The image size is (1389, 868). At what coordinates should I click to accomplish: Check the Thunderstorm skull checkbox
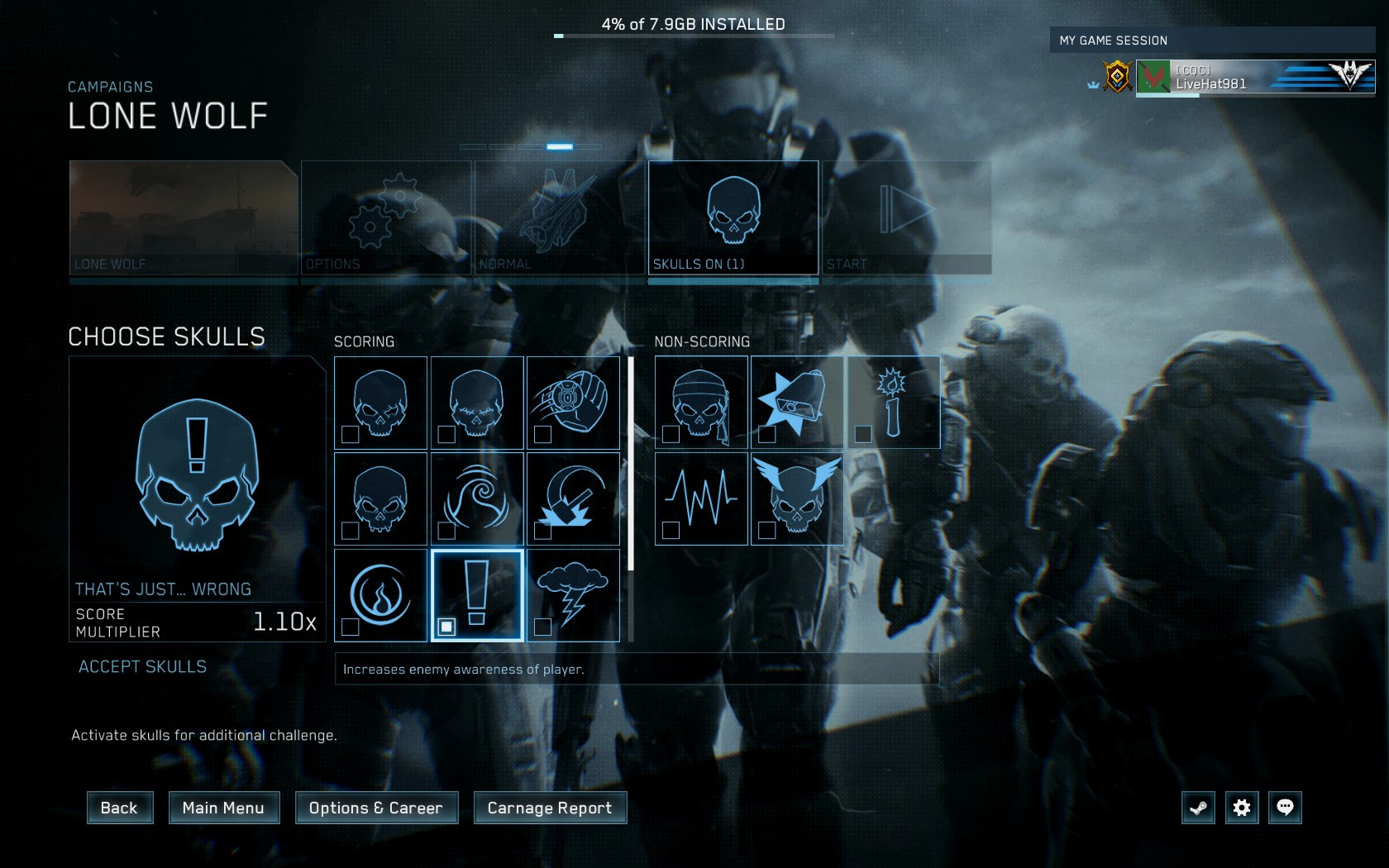point(543,628)
